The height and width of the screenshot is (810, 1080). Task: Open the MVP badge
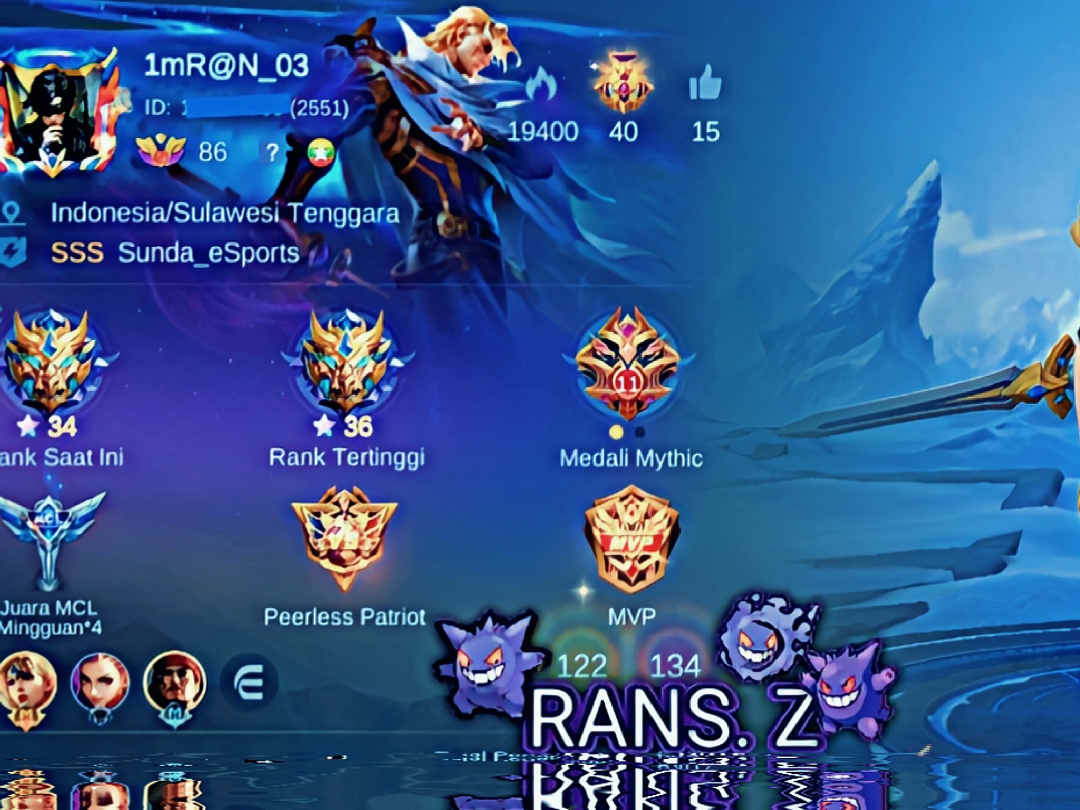pos(632,538)
